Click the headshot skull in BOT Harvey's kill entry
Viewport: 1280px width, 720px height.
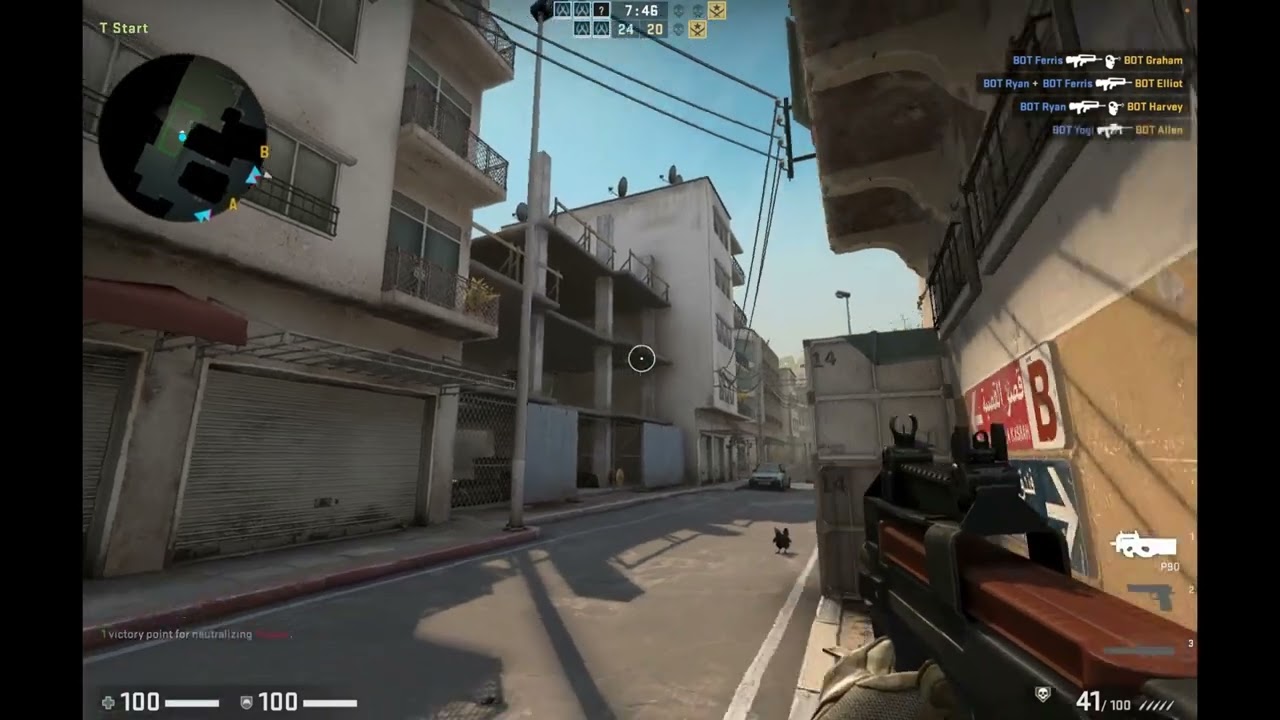tap(1111, 108)
